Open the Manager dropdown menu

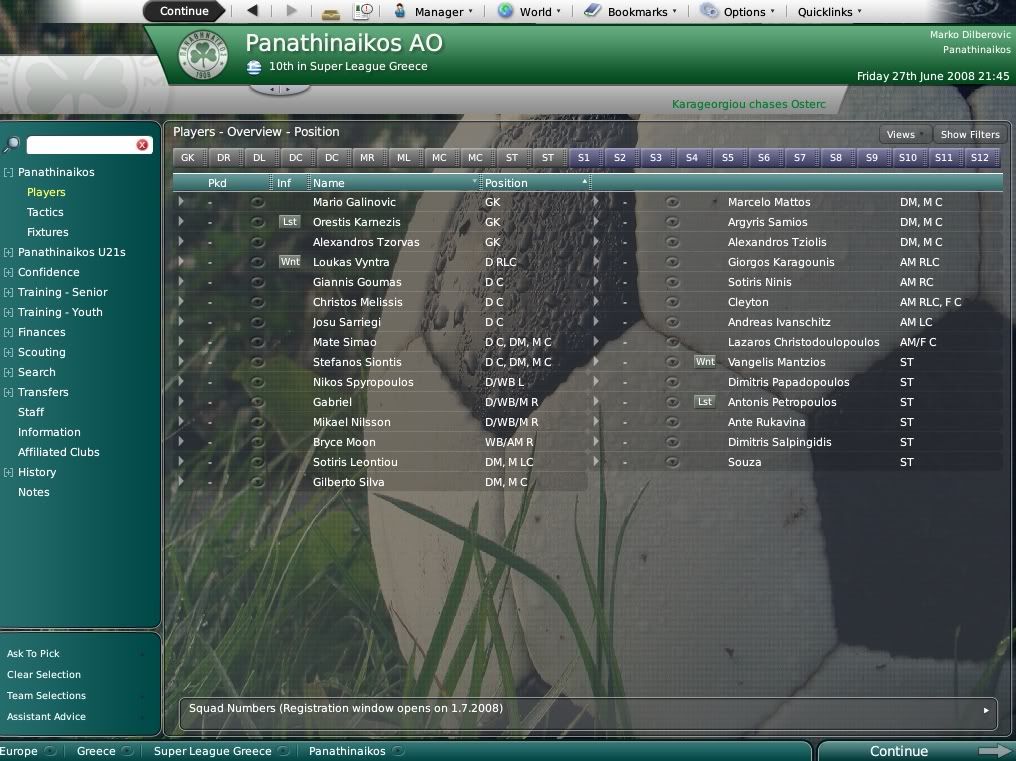pos(434,12)
